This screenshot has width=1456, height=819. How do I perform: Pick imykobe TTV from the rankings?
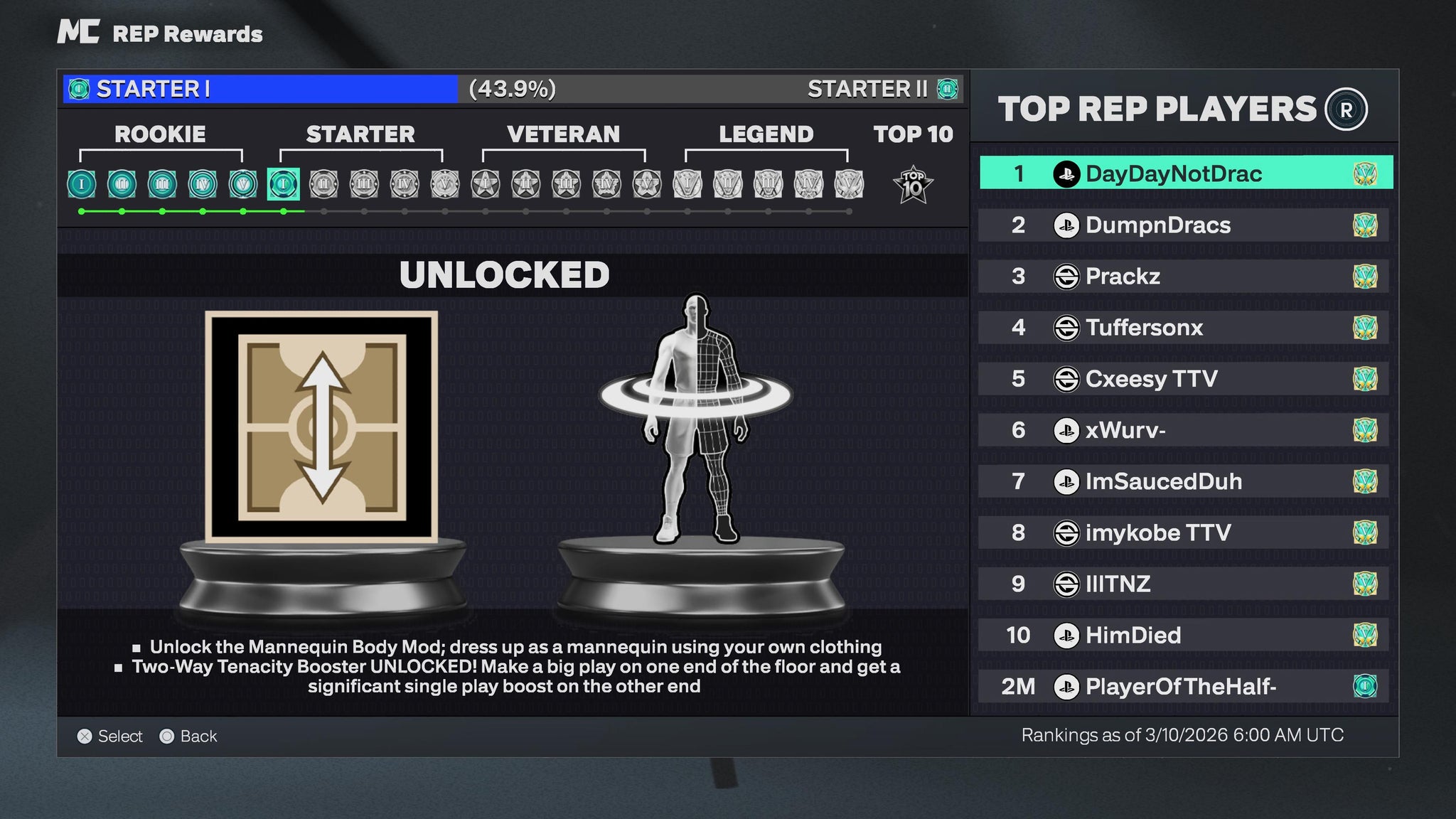(1183, 532)
